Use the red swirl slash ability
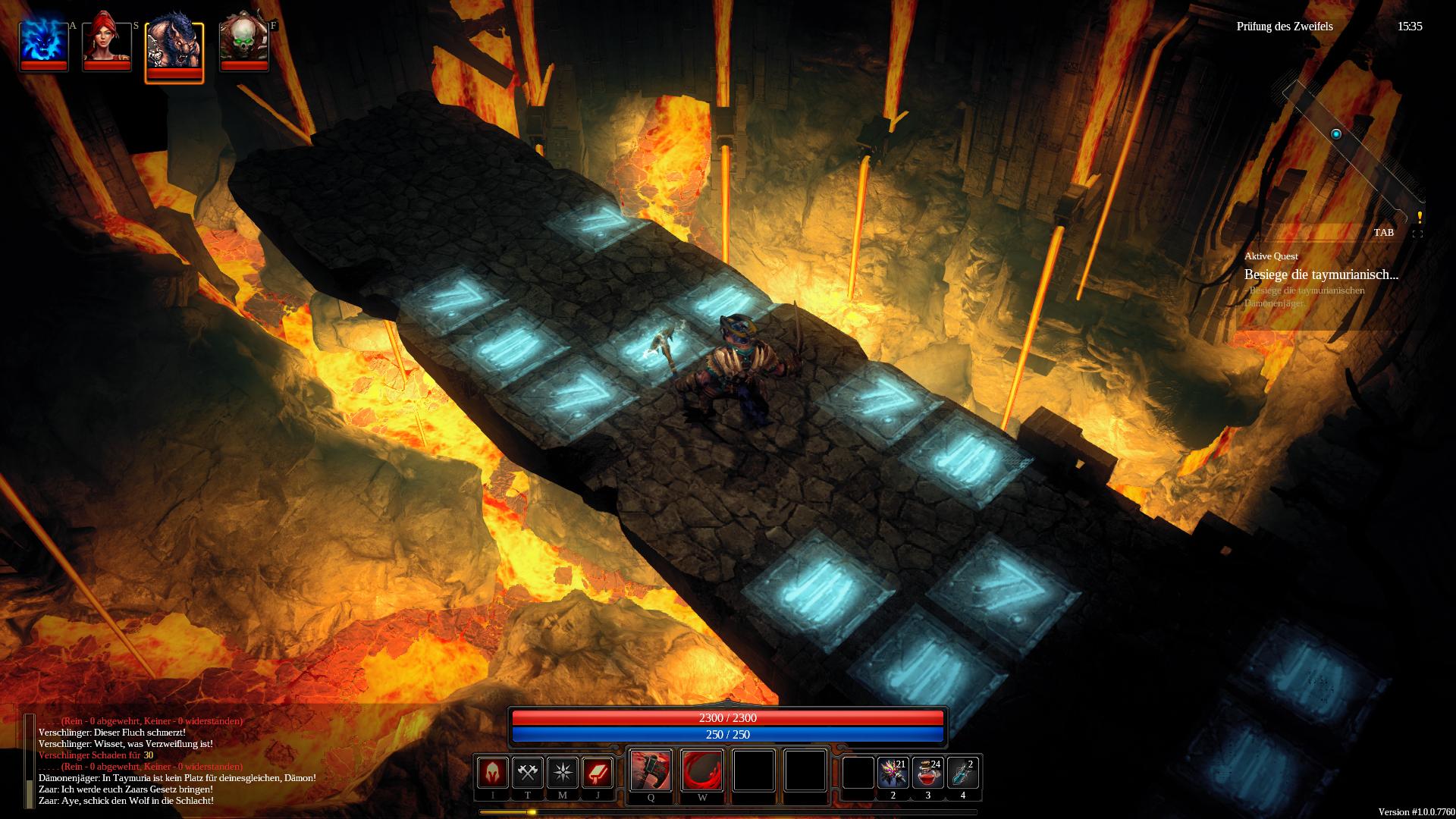The width and height of the screenshot is (1456, 819). tap(702, 770)
